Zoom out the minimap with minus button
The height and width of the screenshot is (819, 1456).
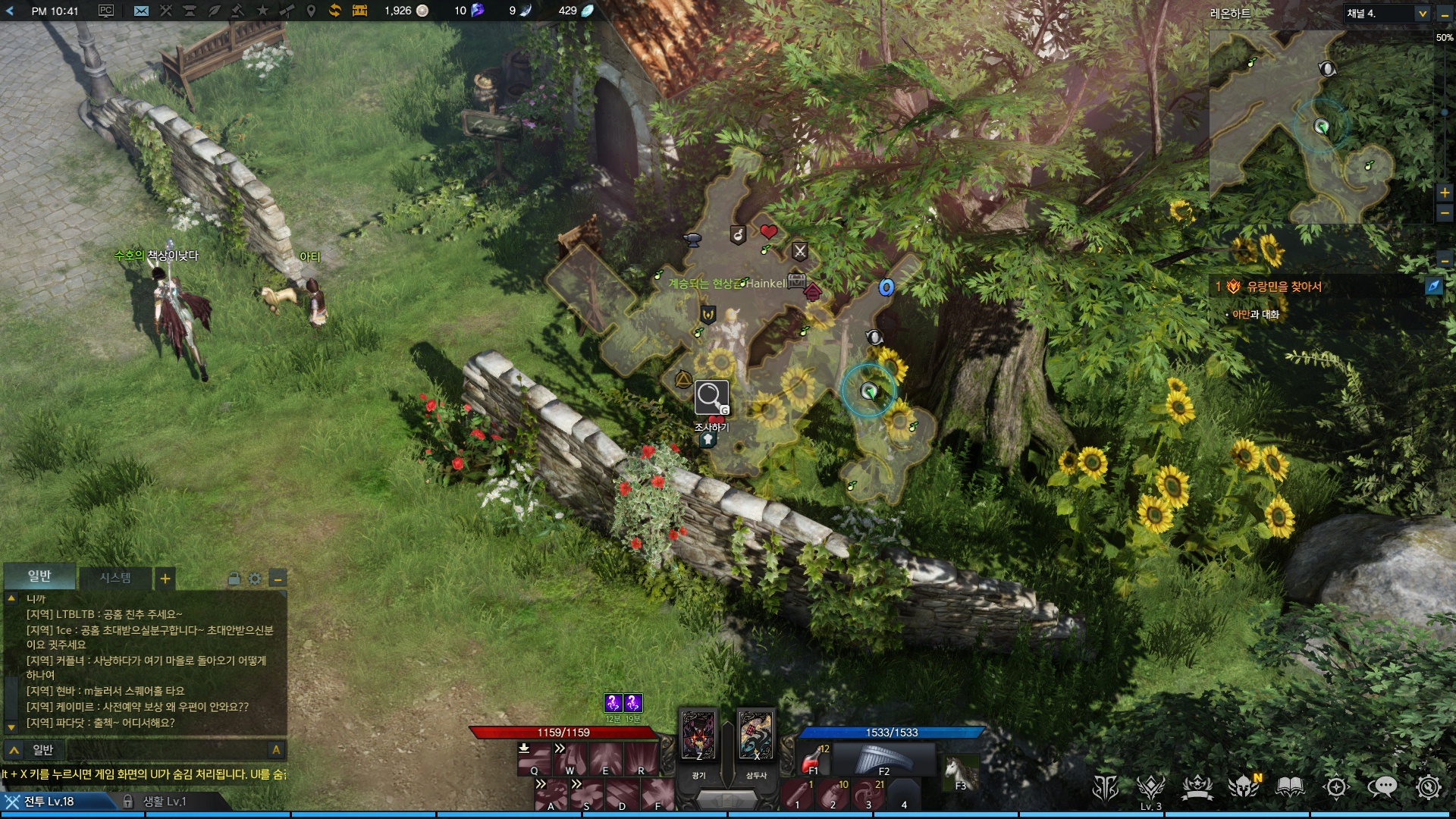(x=1445, y=213)
